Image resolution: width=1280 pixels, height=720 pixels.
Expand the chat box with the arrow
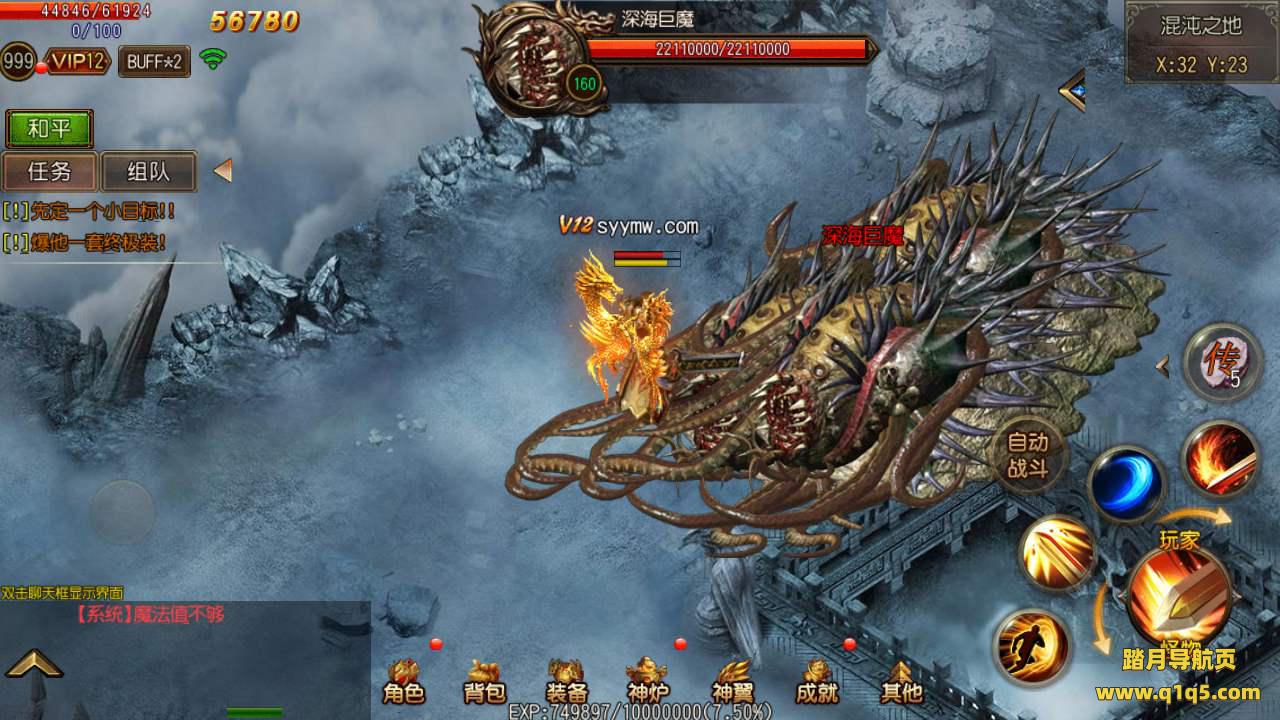click(33, 663)
